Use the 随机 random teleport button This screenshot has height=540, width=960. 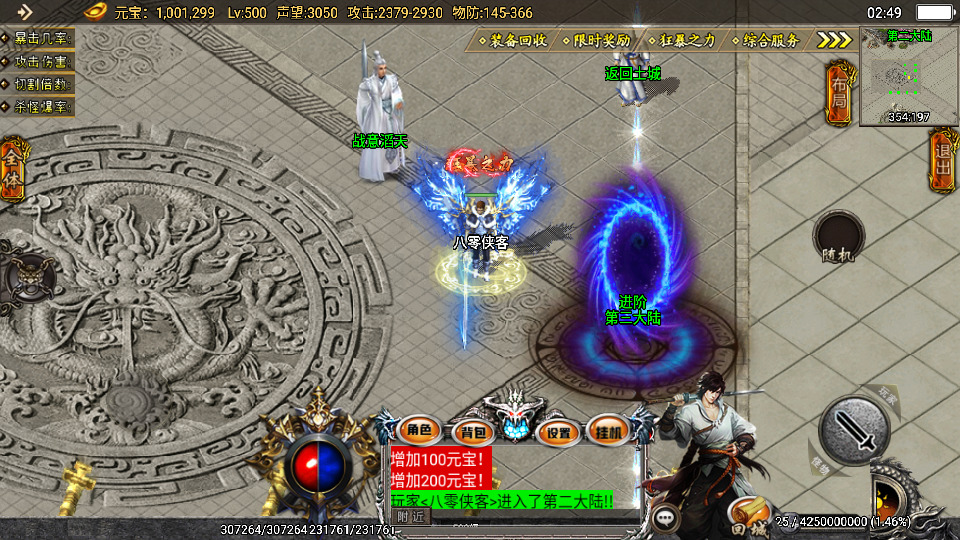(838, 240)
